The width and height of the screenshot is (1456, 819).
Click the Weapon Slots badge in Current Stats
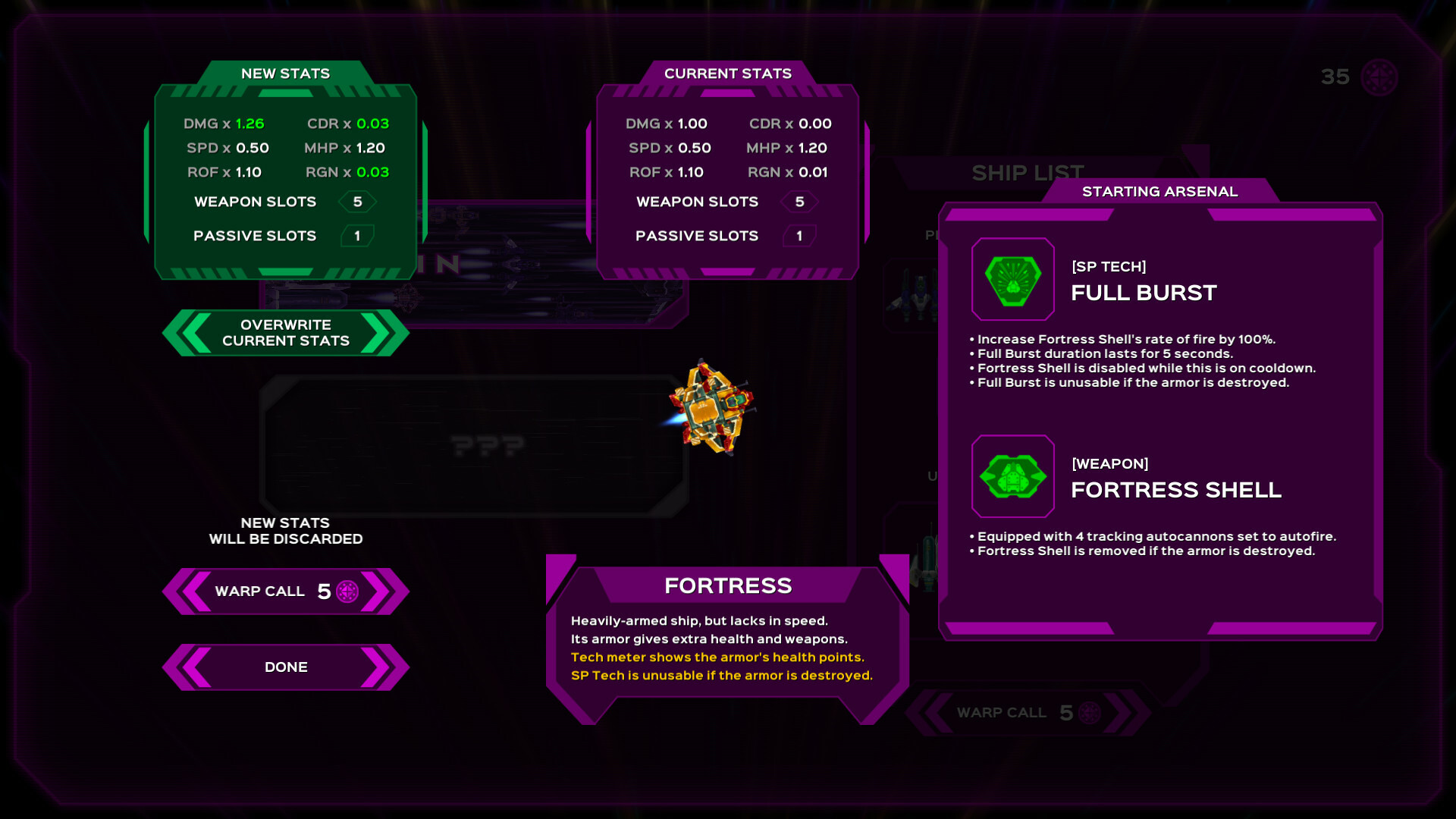(x=799, y=202)
